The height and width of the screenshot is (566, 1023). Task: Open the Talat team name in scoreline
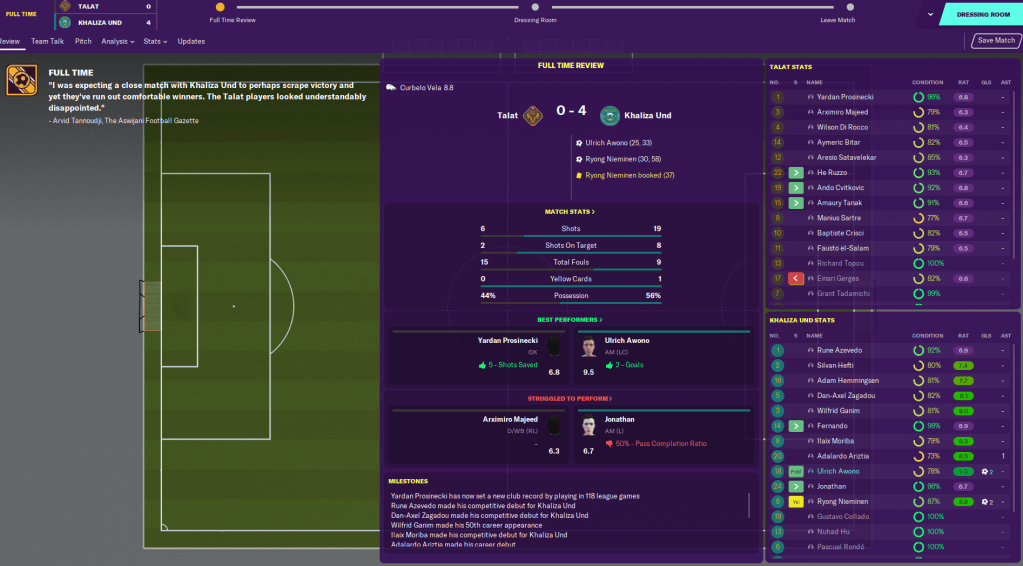(x=508, y=116)
